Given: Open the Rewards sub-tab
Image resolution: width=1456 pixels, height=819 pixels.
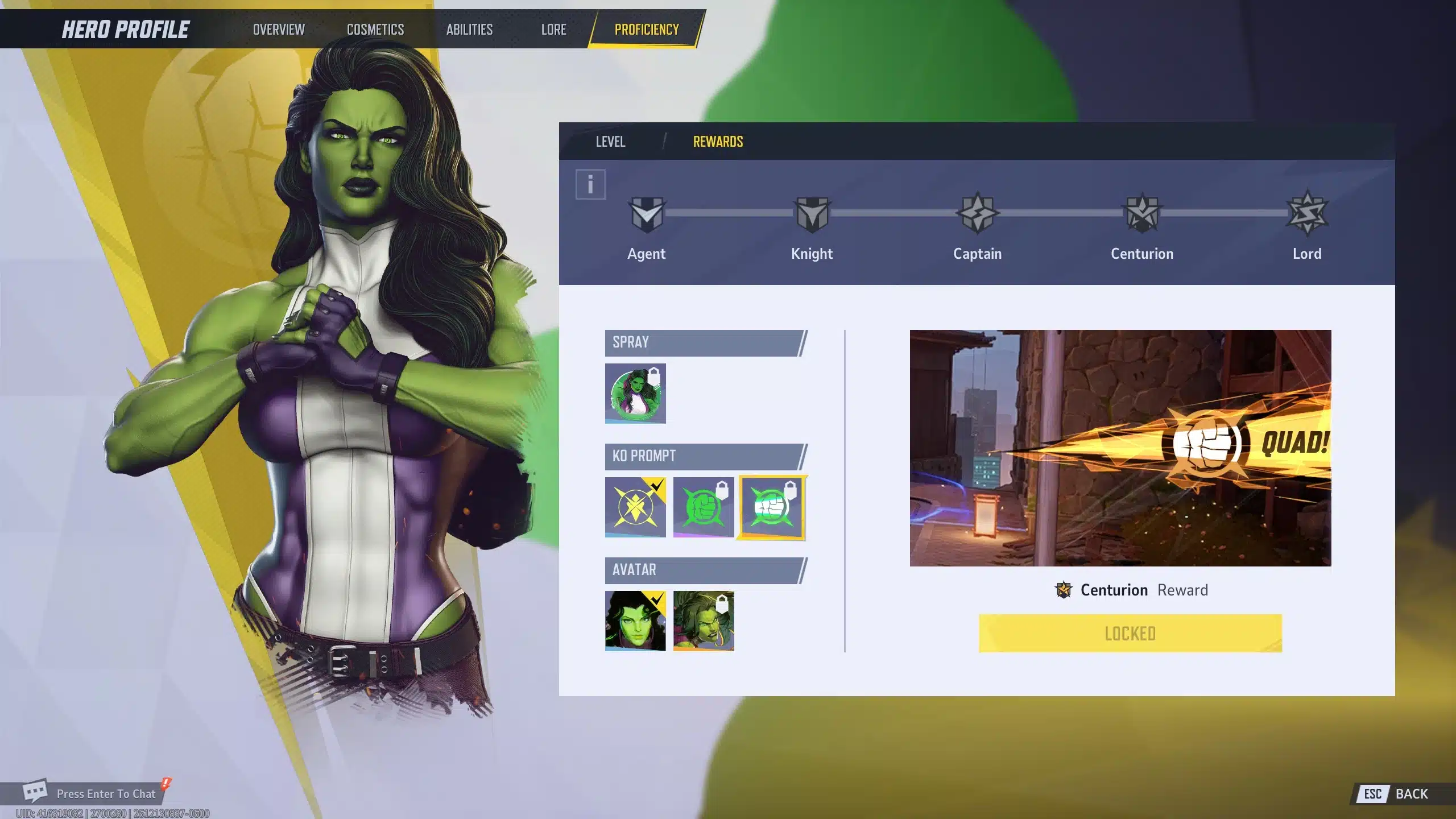Looking at the screenshot, I should pyautogui.click(x=718, y=142).
